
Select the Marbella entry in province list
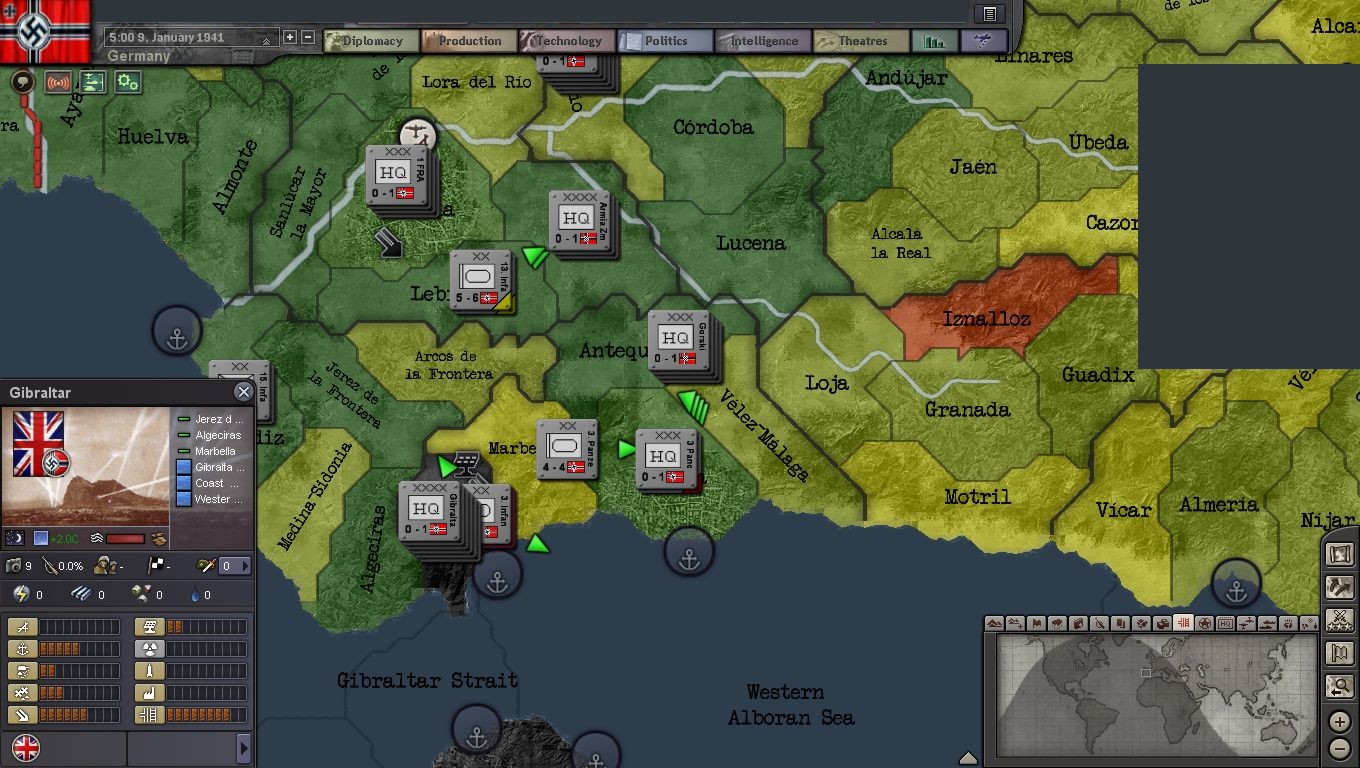[x=215, y=451]
